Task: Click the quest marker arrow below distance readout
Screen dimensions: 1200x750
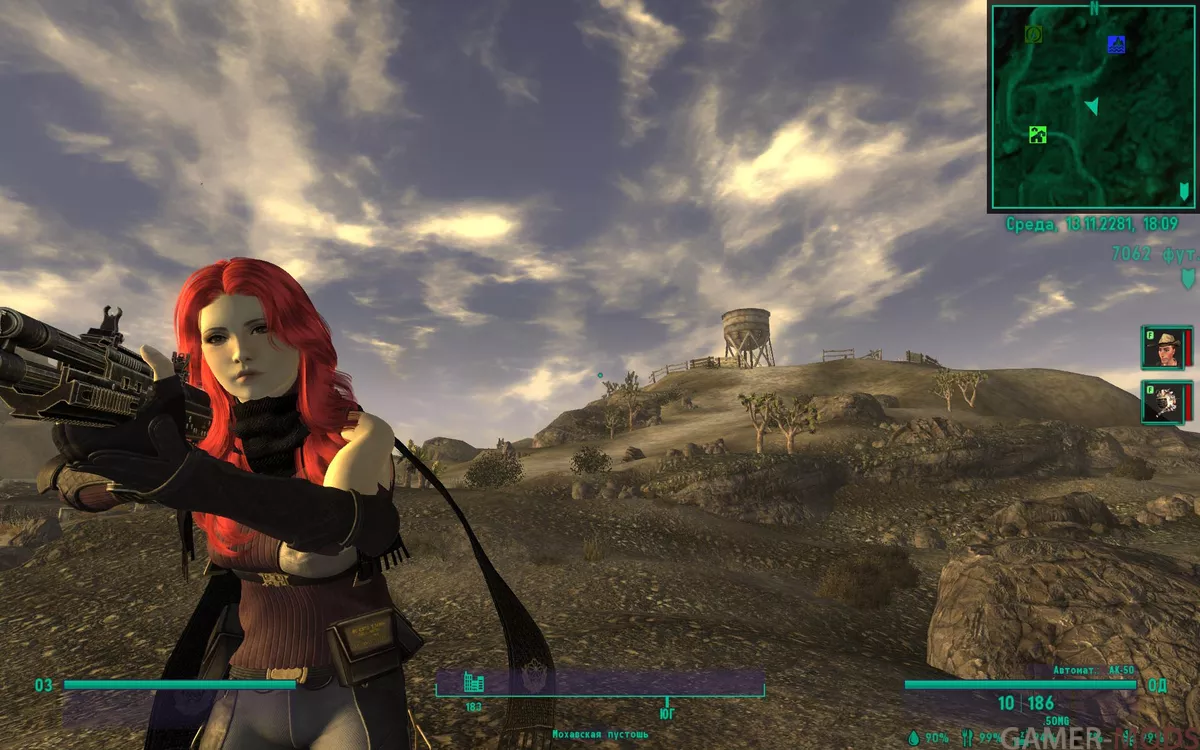Action: (x=1188, y=277)
